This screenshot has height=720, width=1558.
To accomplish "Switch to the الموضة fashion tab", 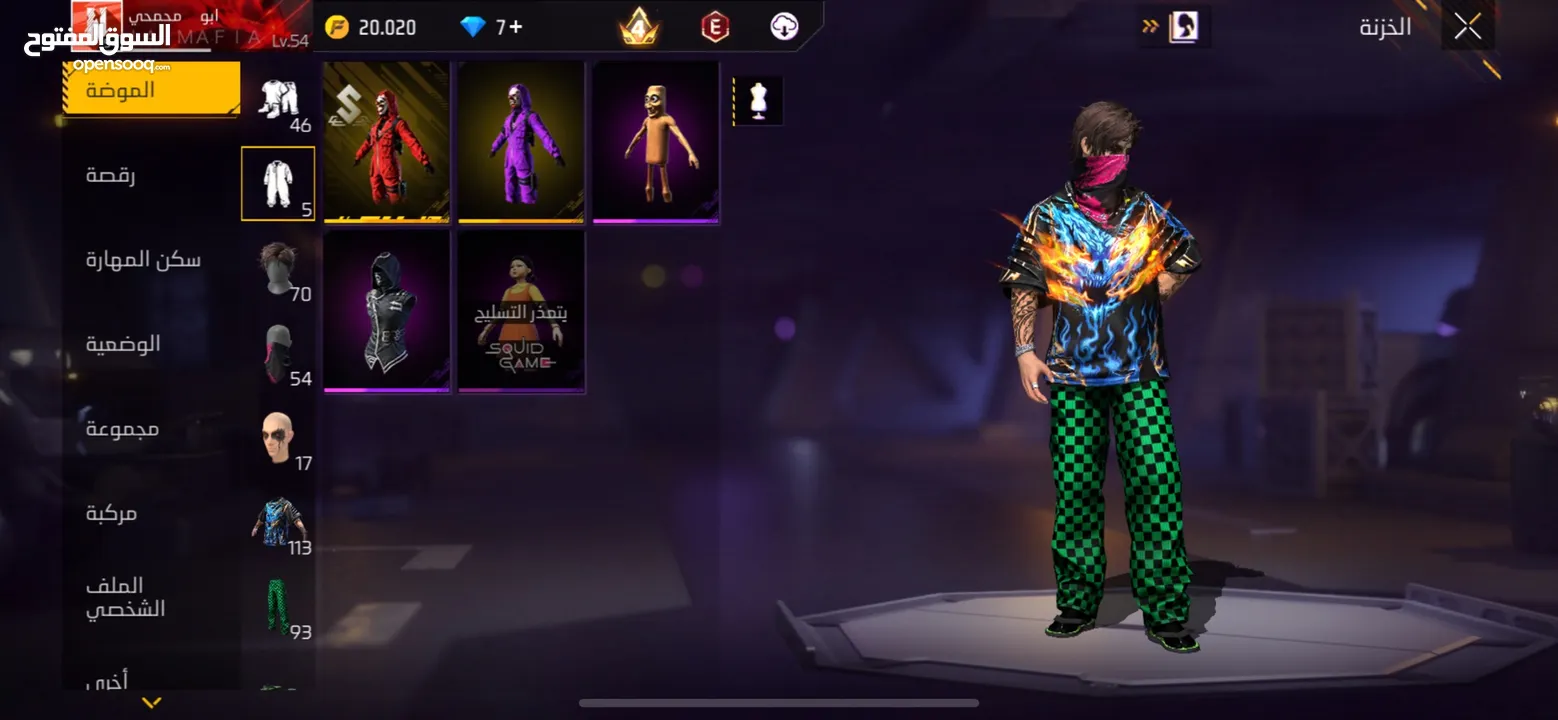I will click(150, 89).
